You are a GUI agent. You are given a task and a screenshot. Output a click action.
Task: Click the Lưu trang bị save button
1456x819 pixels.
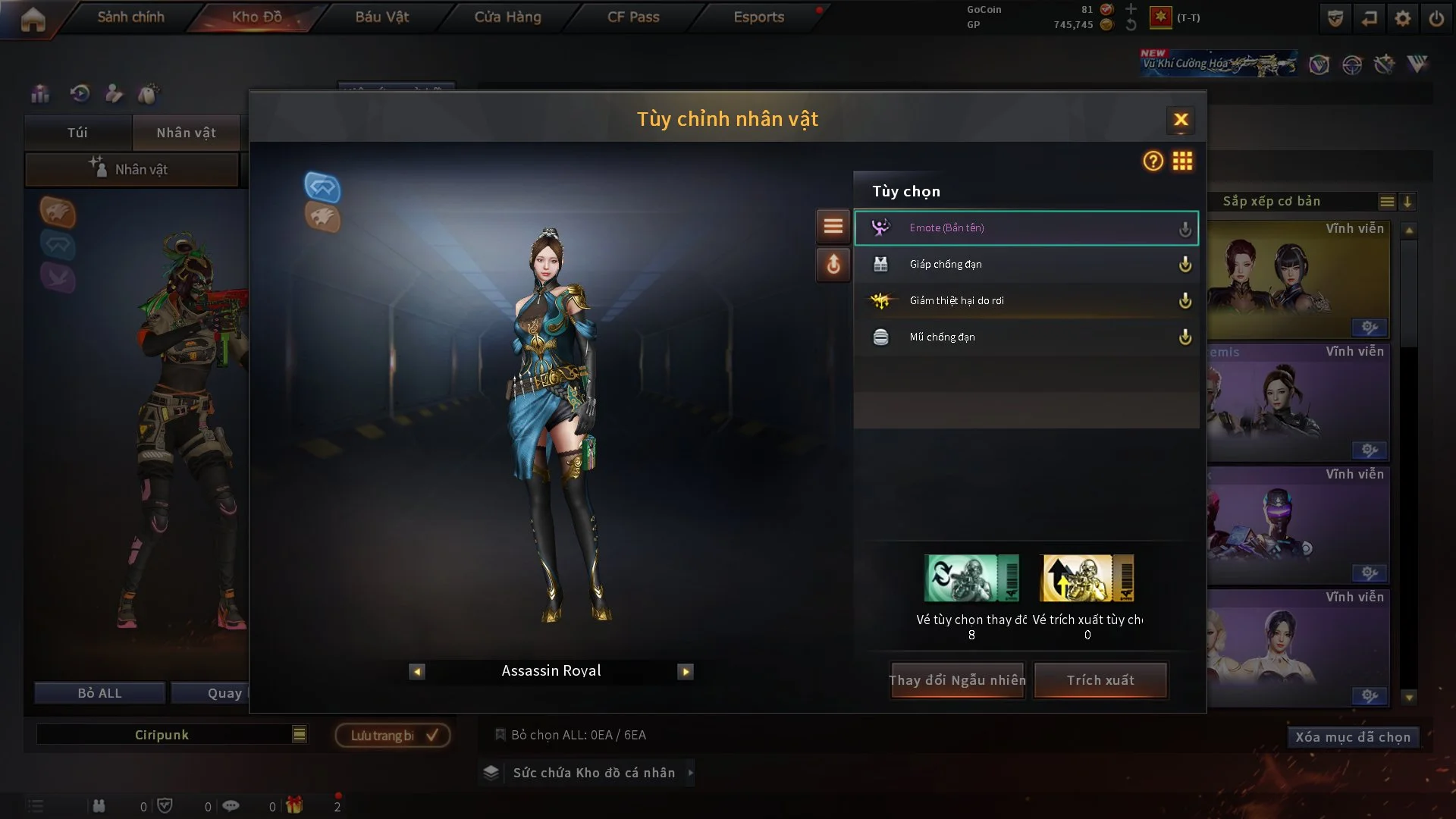(393, 736)
